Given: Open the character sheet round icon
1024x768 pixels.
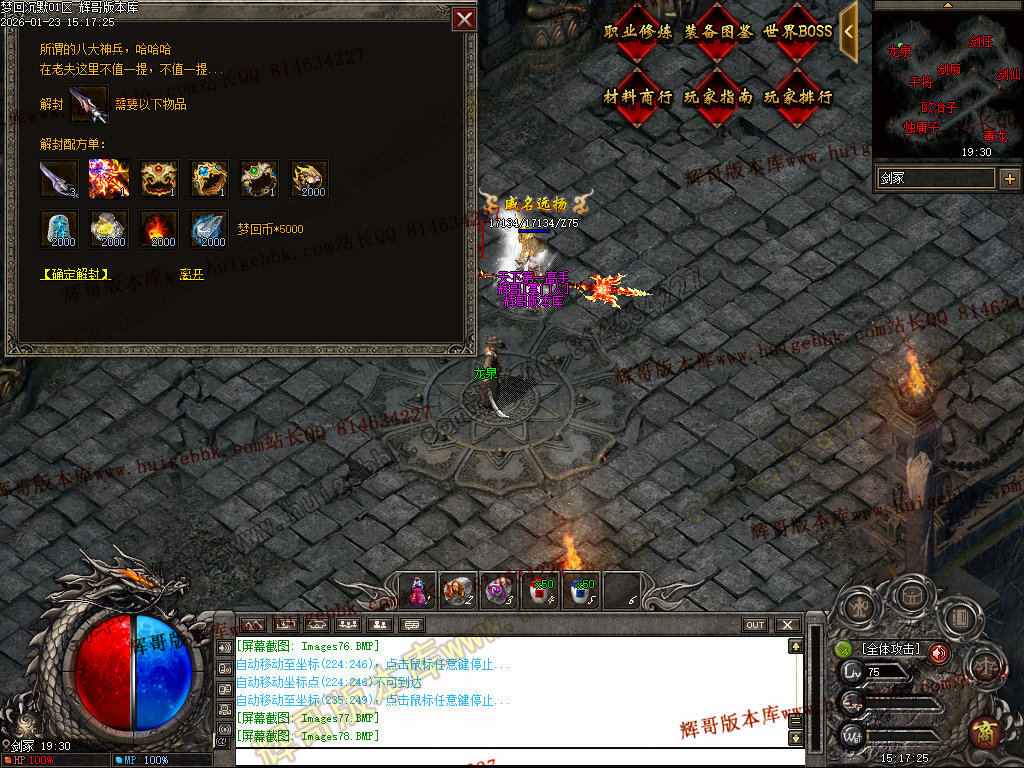Looking at the screenshot, I should tap(859, 606).
